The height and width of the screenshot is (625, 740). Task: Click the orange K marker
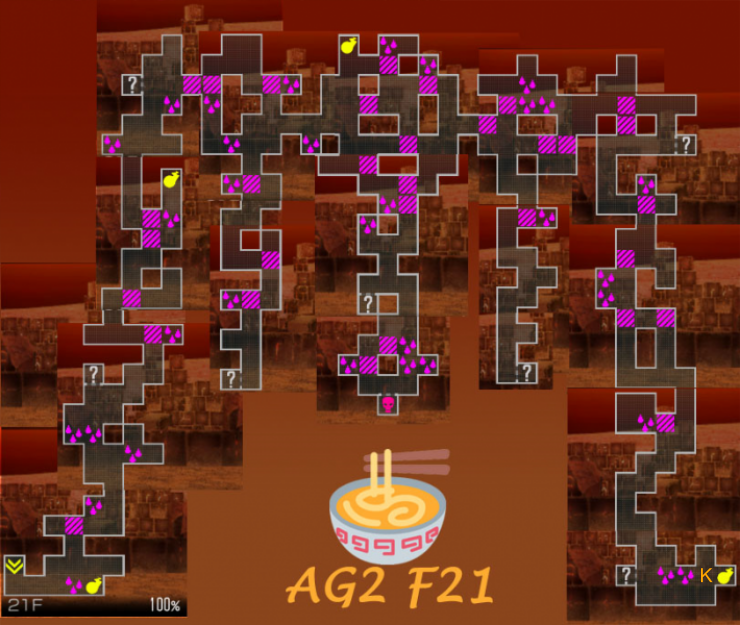pos(705,575)
